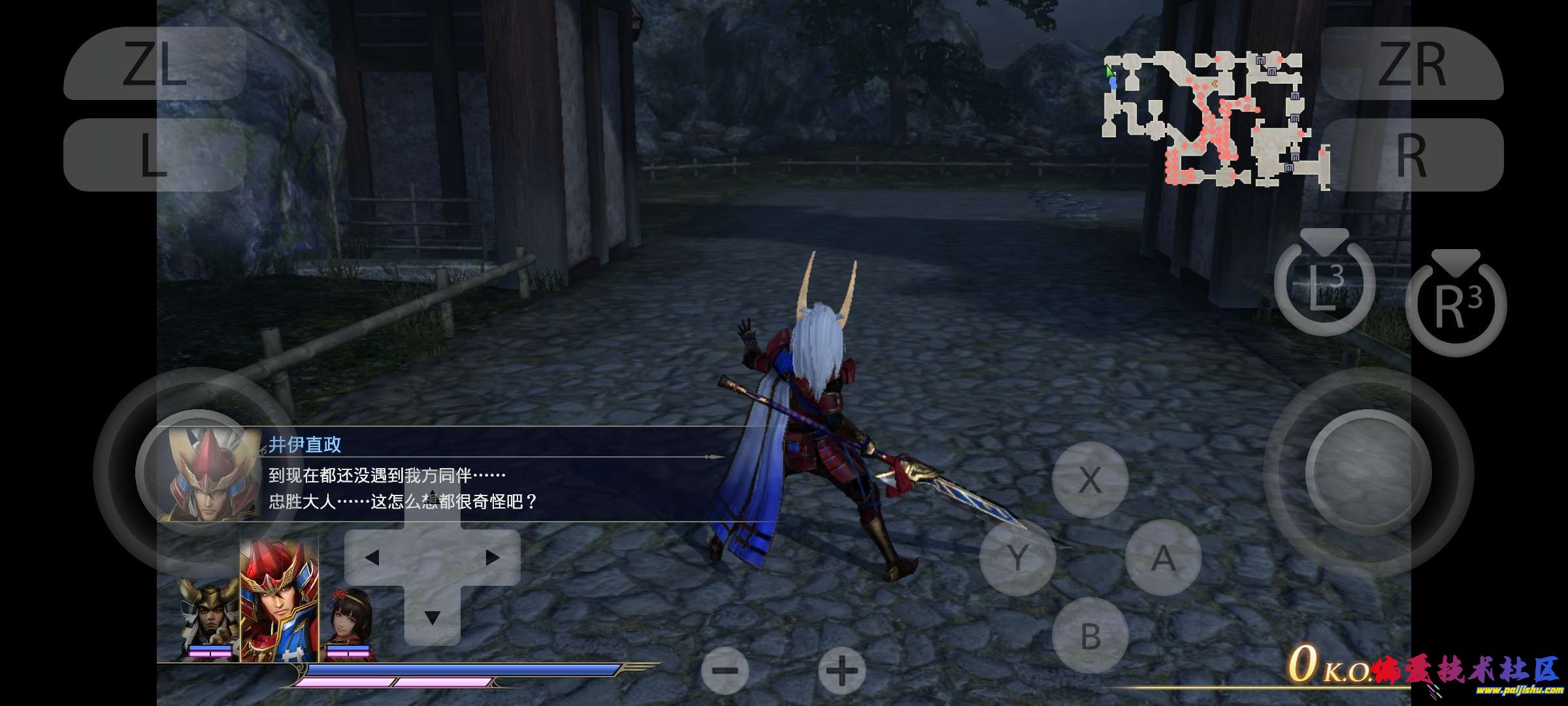Viewport: 1568px width, 706px height.
Task: Choose the girl with red flower portrait
Action: (x=351, y=621)
